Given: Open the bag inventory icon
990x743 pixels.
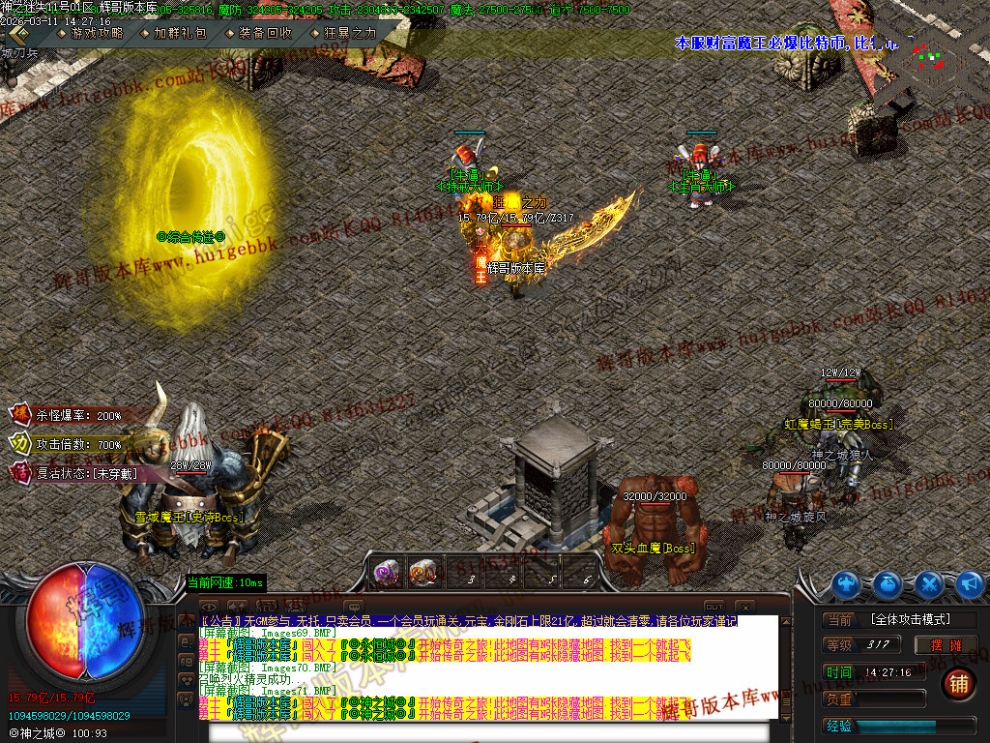Looking at the screenshot, I should point(887,584).
